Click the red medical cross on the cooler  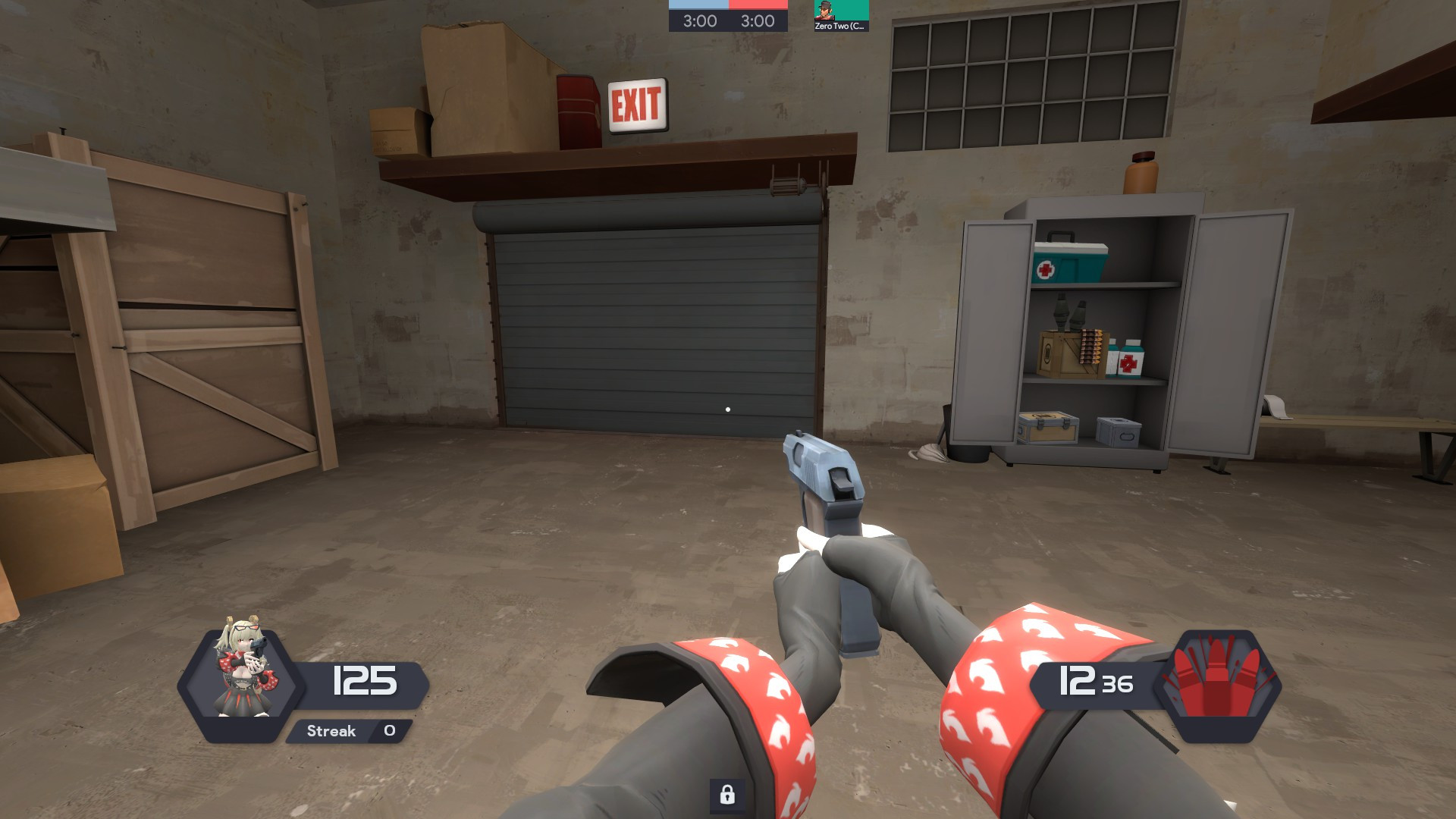coord(1045,268)
